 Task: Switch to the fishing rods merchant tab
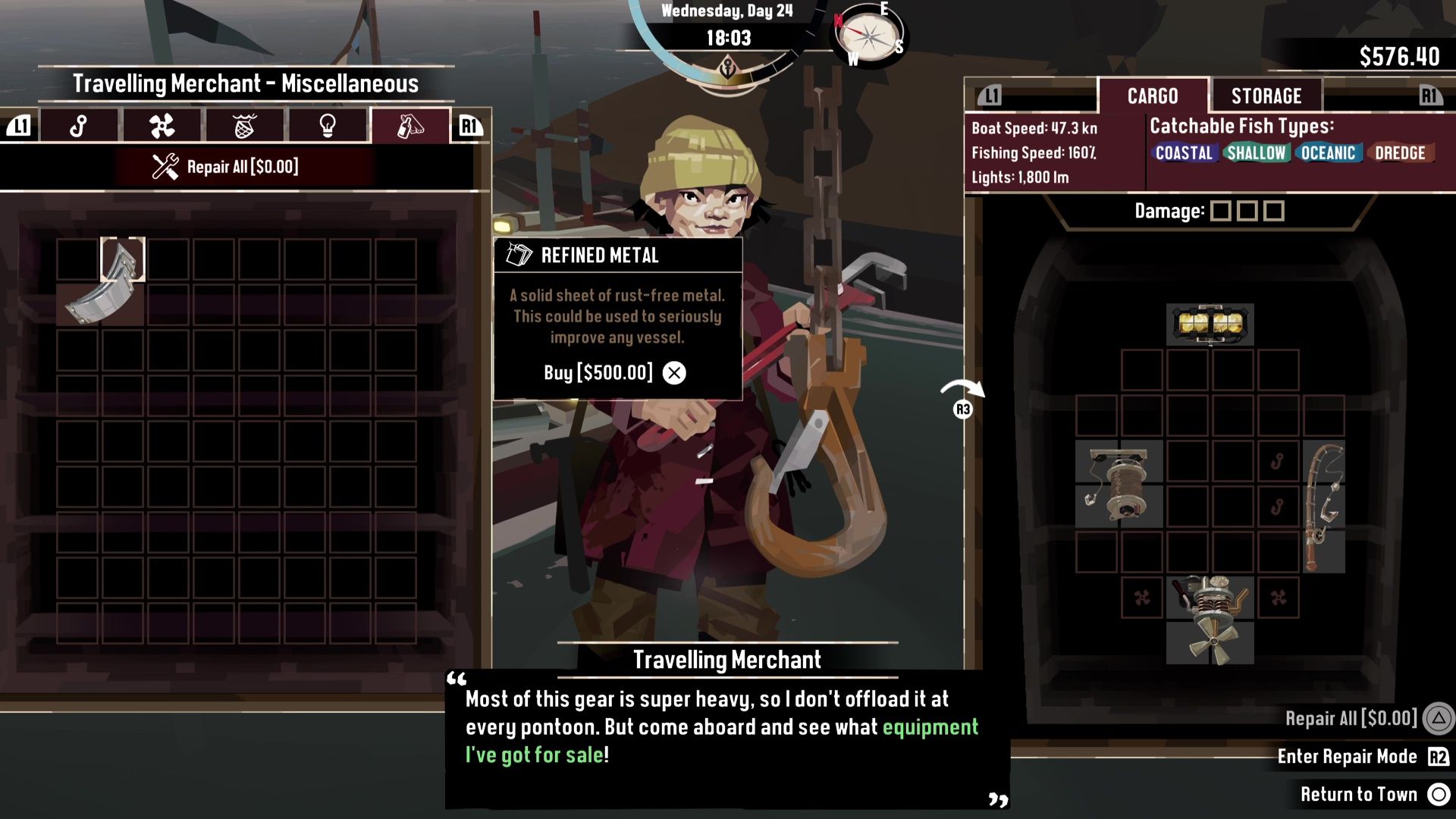click(x=79, y=126)
